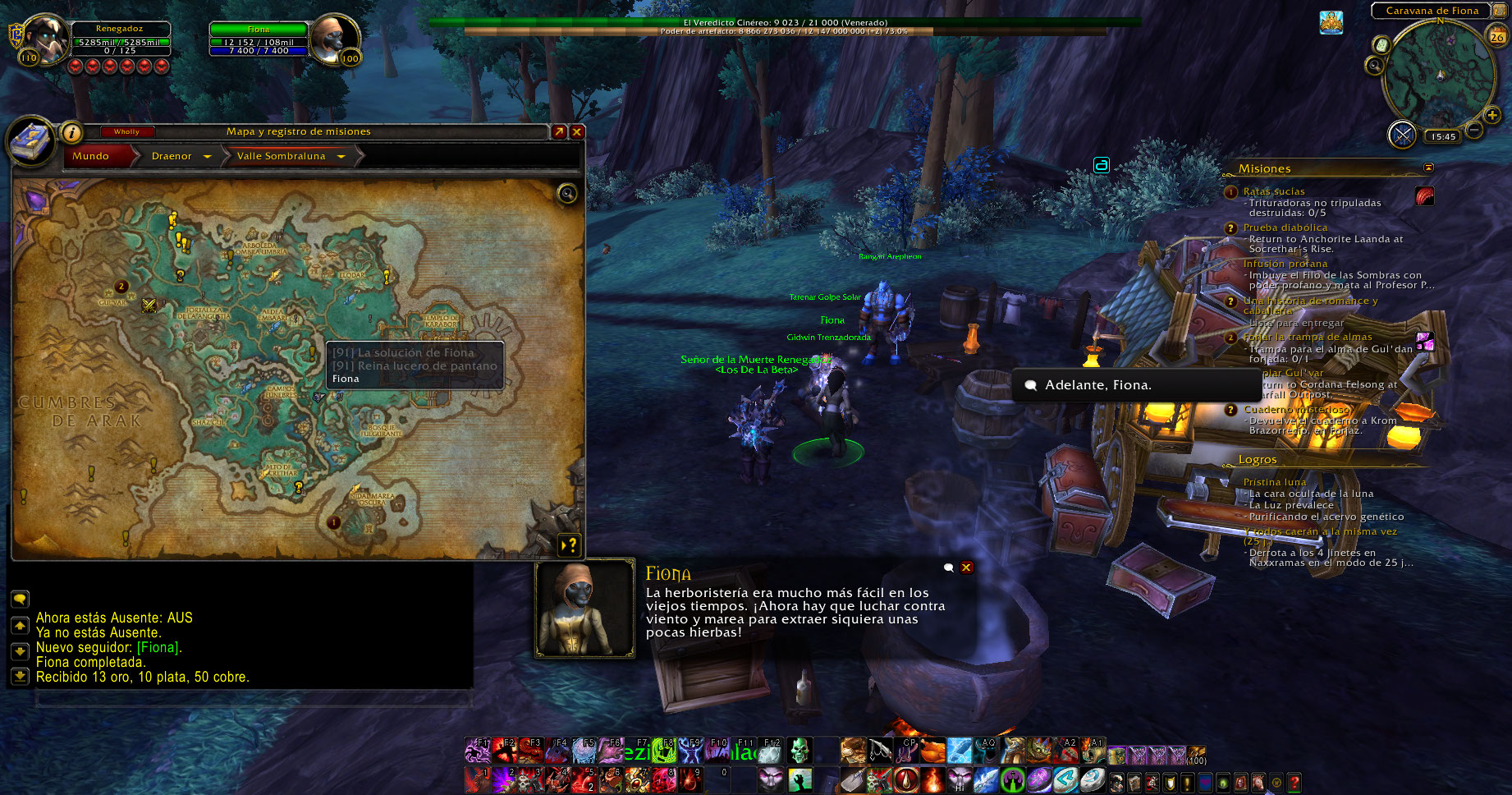Open the chat speech bubble menu
Image resolution: width=1512 pixels, height=795 pixels.
point(20,599)
